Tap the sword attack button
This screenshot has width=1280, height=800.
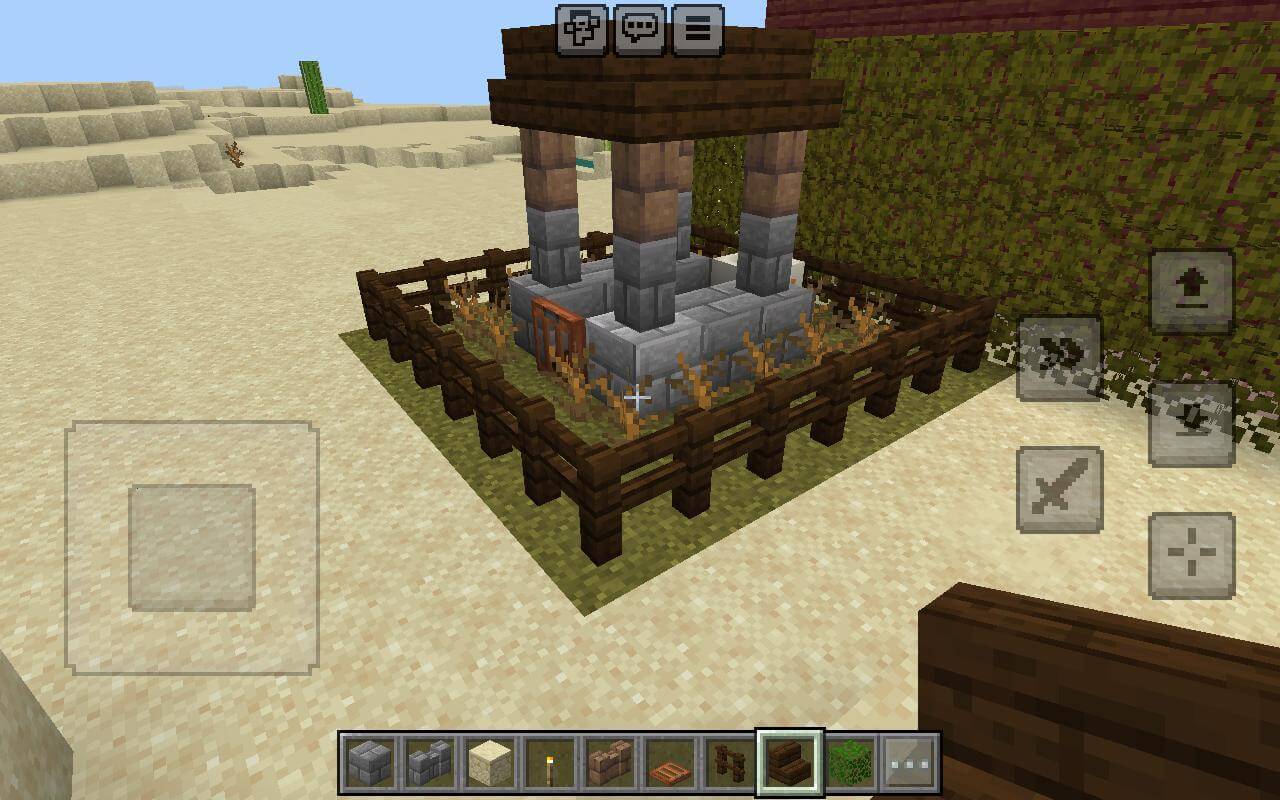1059,489
